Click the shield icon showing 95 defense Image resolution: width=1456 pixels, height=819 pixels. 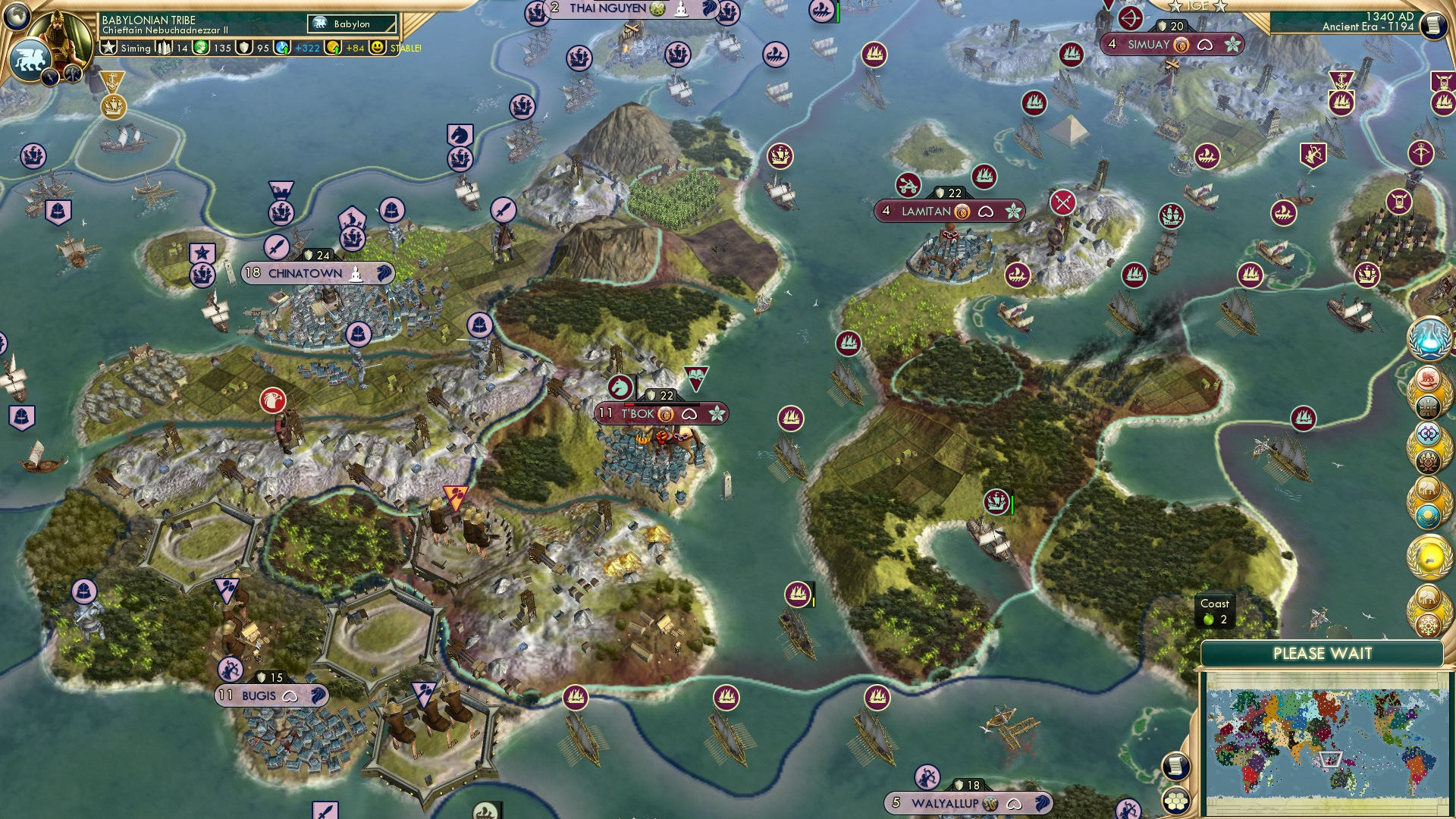pyautogui.click(x=243, y=48)
